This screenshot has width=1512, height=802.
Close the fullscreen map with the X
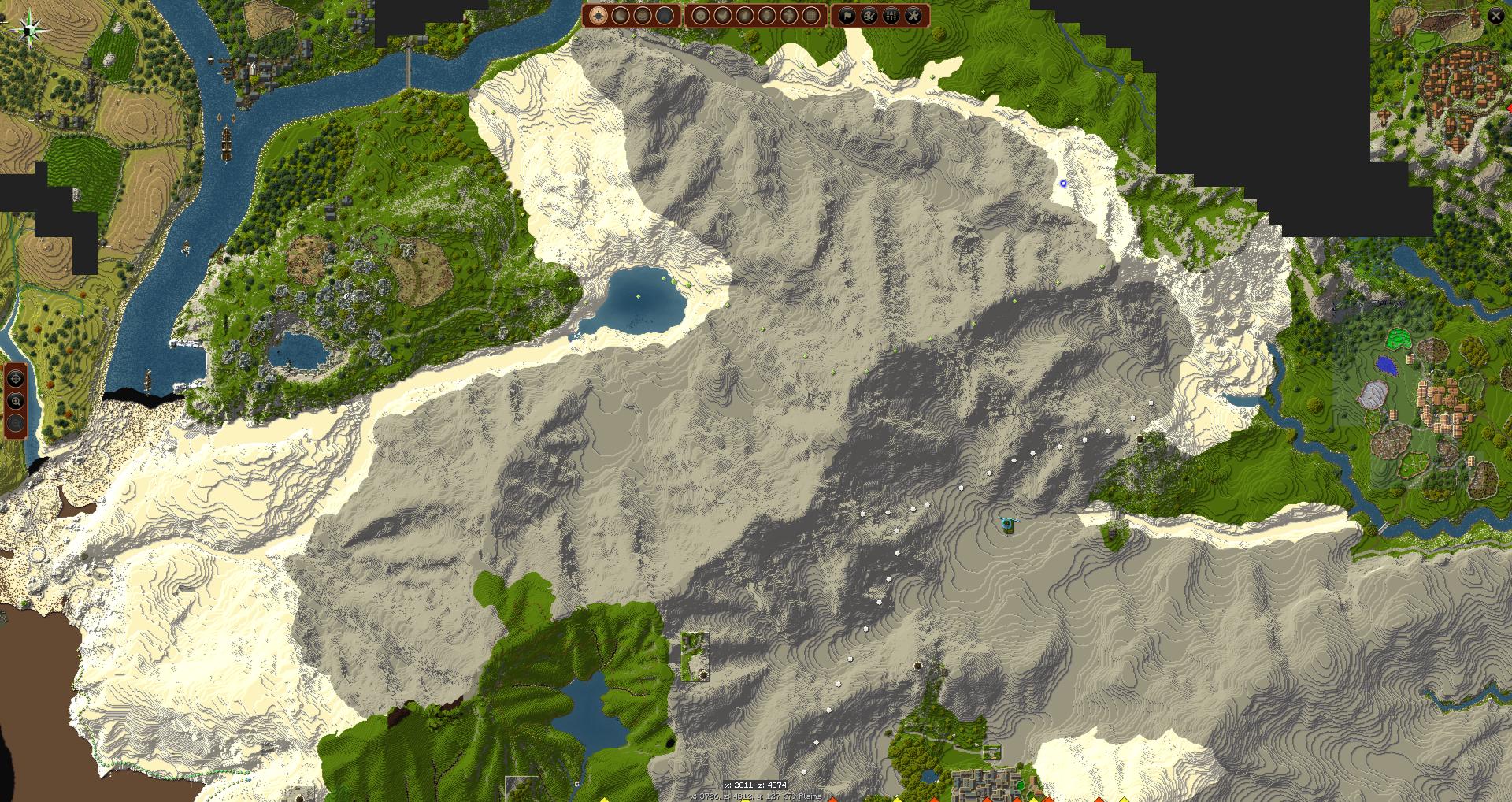click(x=1495, y=16)
